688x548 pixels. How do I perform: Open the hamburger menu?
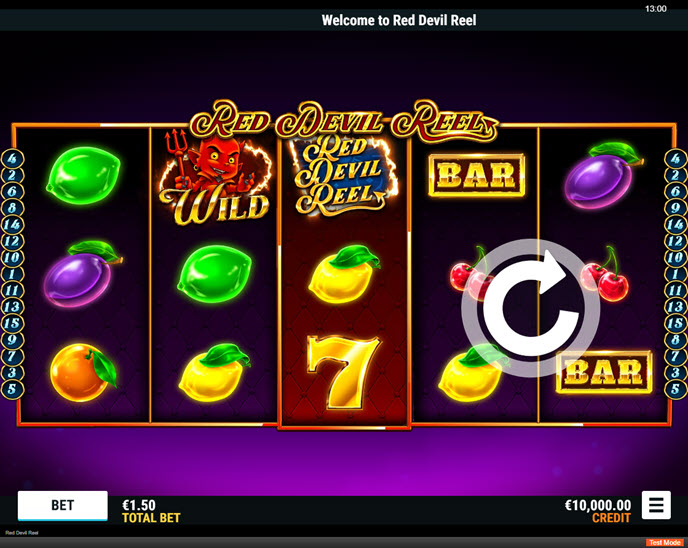point(656,506)
